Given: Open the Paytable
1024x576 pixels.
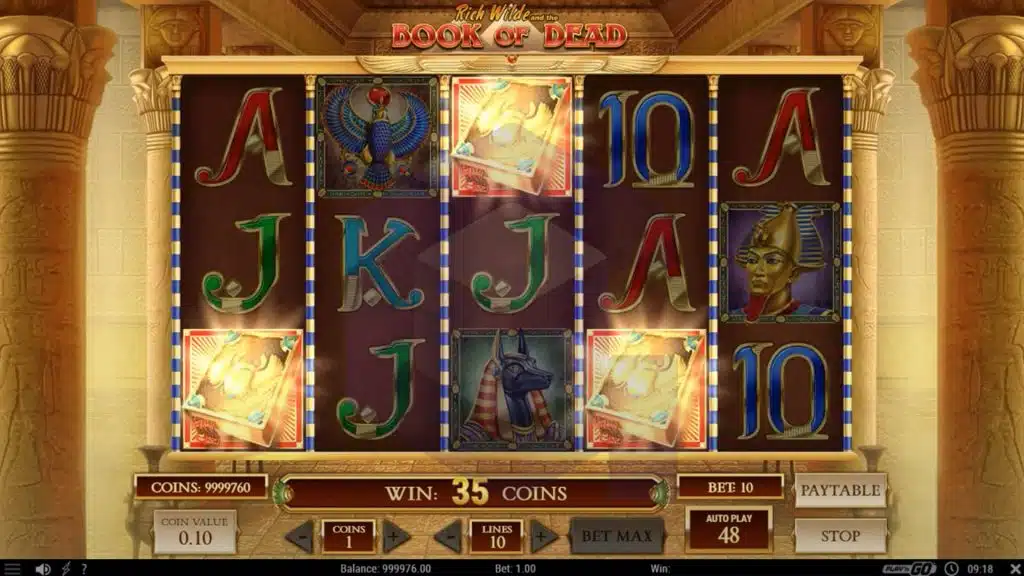Looking at the screenshot, I should tap(840, 490).
